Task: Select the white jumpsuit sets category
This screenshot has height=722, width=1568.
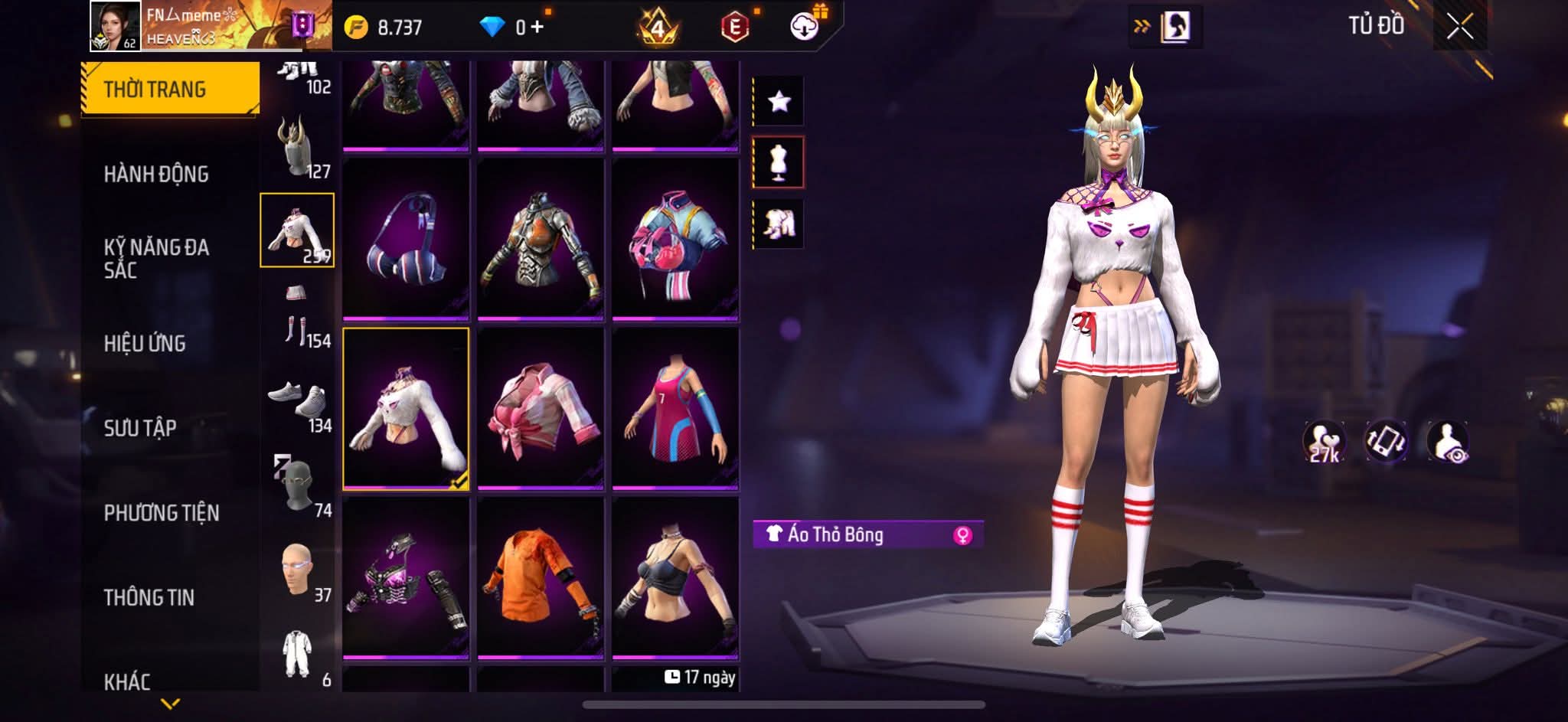Action: [297, 655]
